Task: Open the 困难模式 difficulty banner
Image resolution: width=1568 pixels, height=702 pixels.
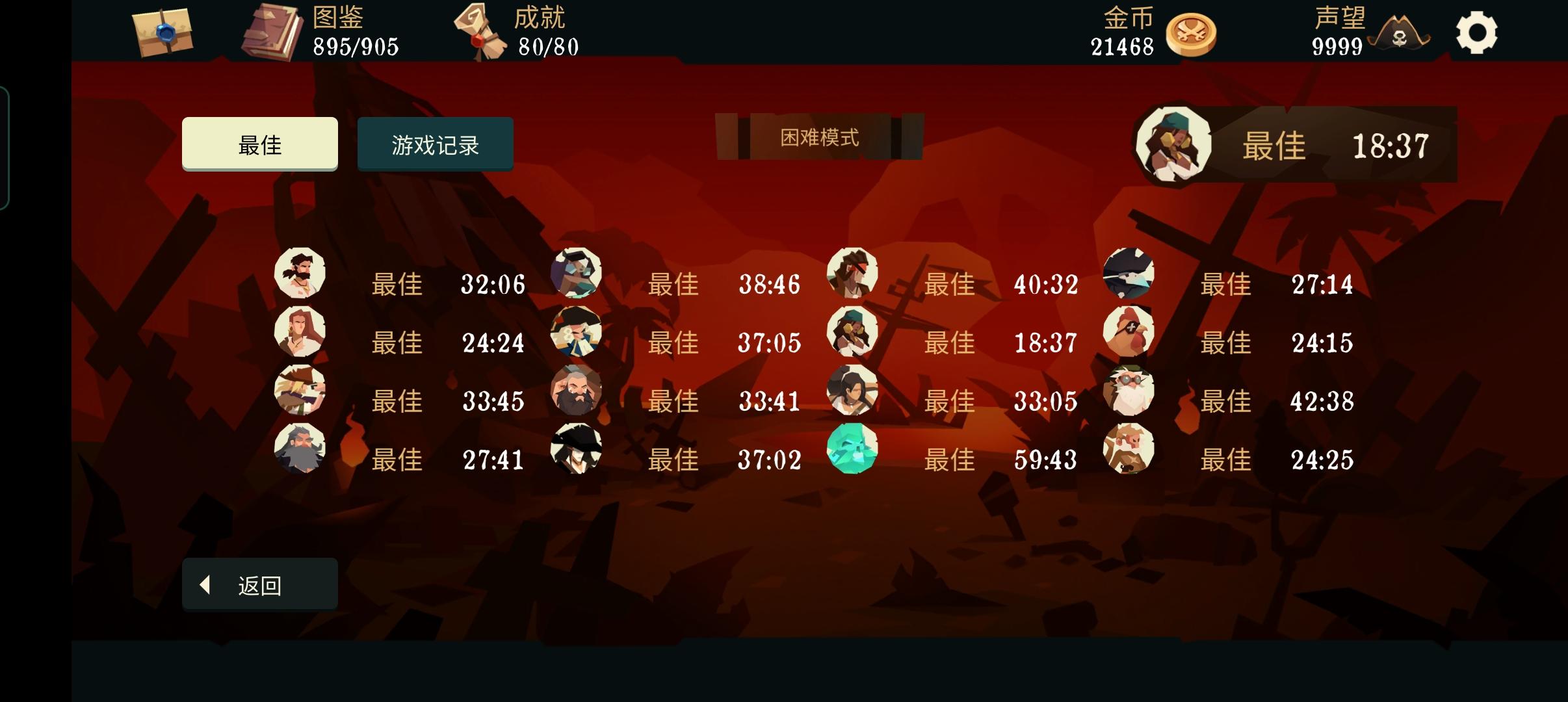Action: [820, 137]
